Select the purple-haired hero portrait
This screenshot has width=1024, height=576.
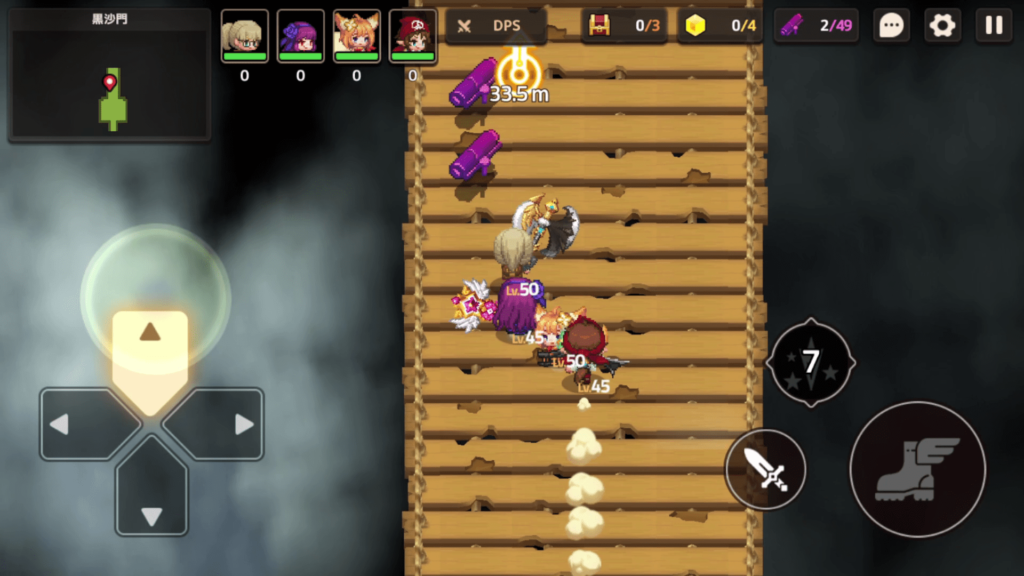click(300, 37)
